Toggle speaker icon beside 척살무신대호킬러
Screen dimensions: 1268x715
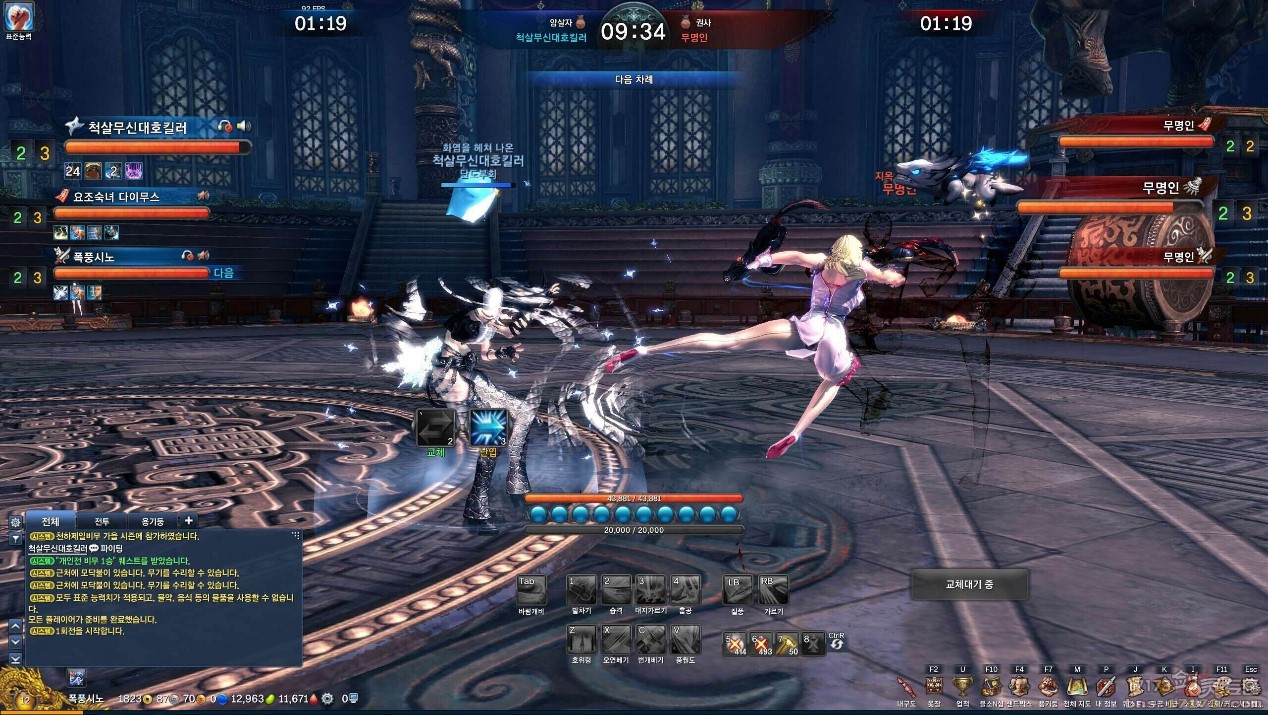[x=243, y=126]
